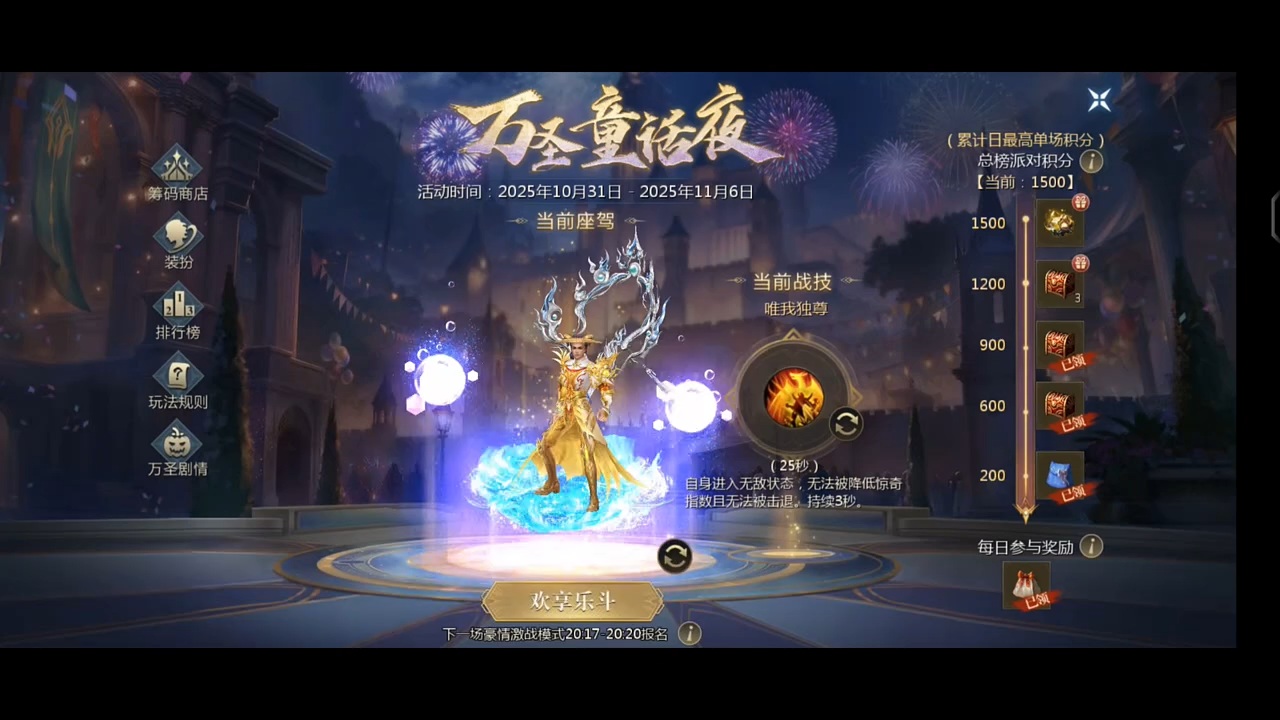View the 排行榜 leaderboard
This screenshot has height=720, width=1280.
coord(178,311)
